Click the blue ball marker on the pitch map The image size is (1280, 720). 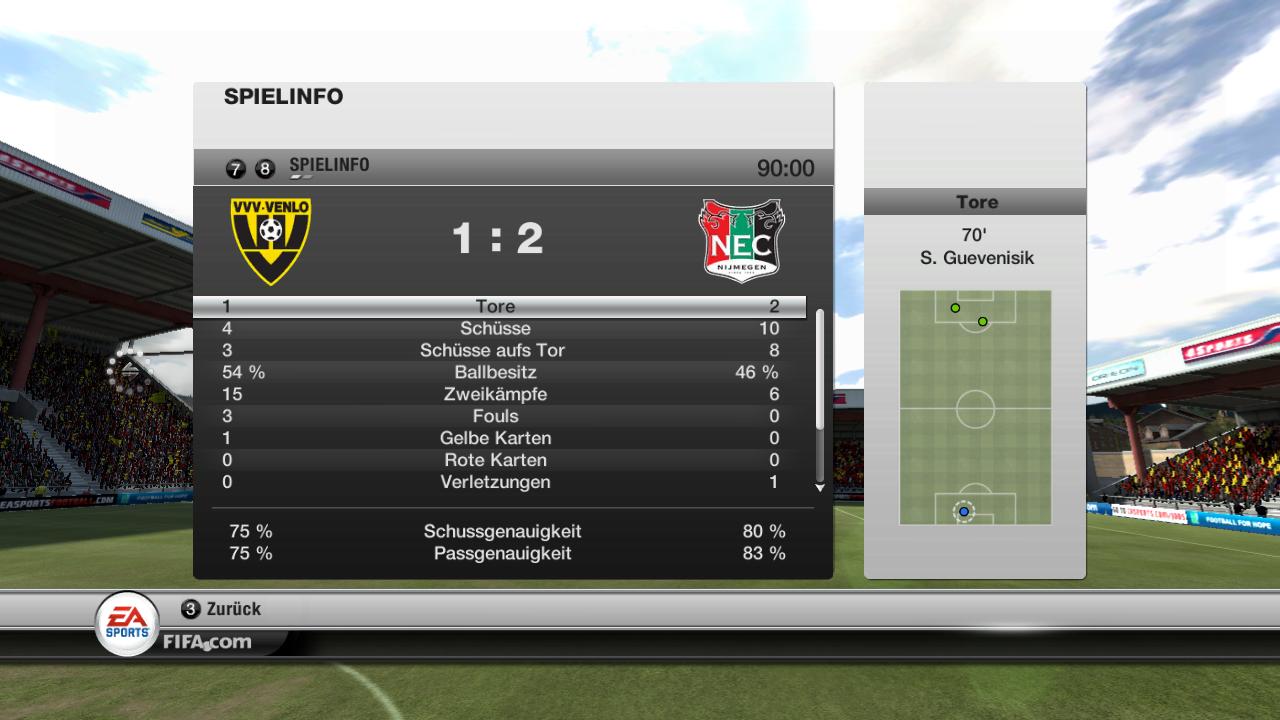point(964,511)
